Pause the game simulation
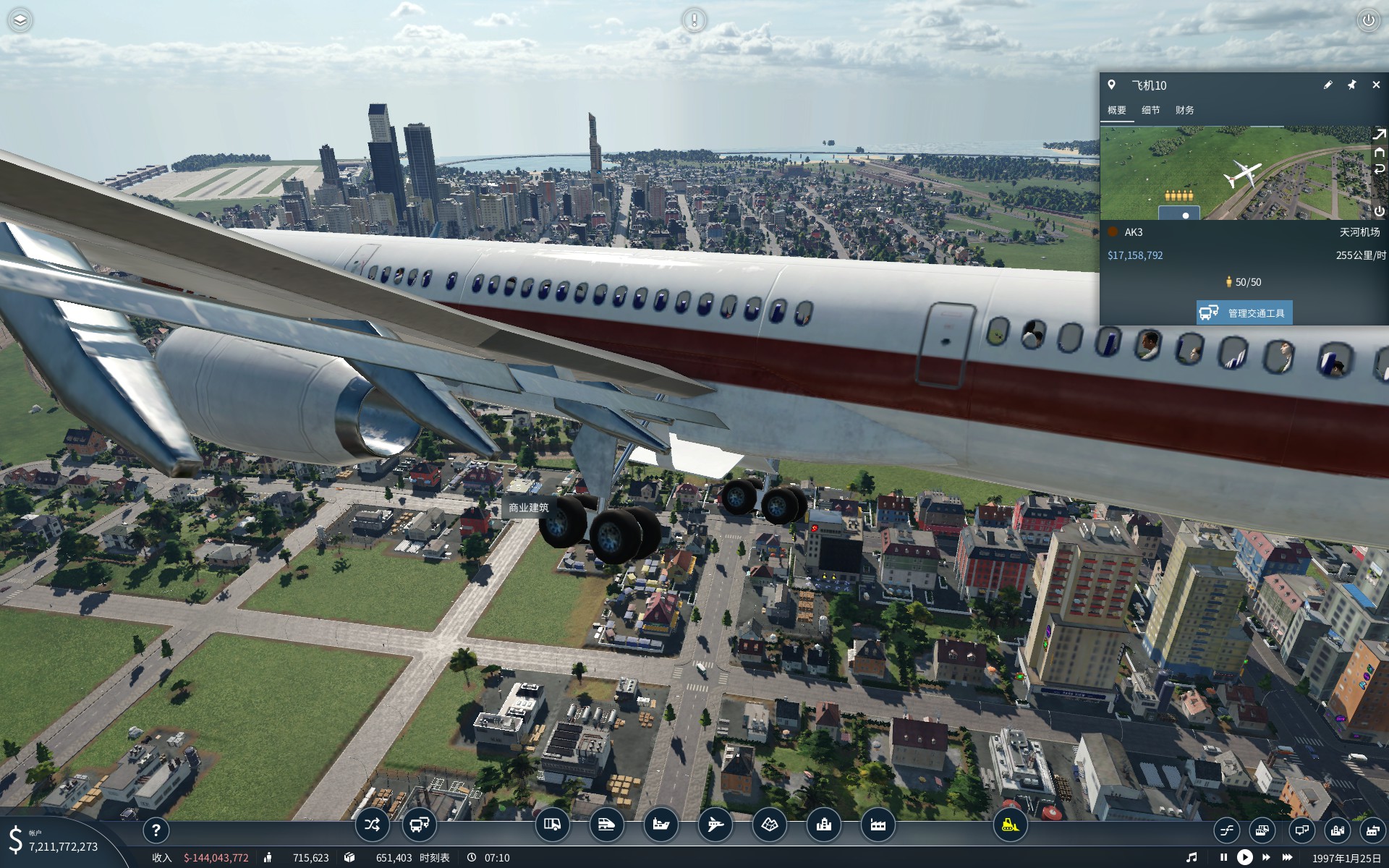This screenshot has width=1389, height=868. [x=1223, y=857]
